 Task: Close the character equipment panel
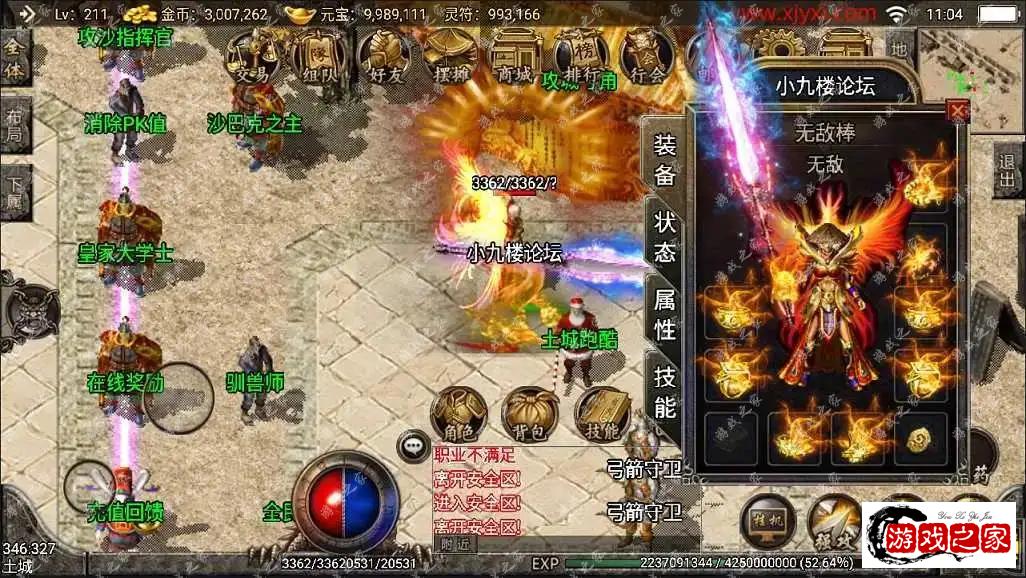958,111
